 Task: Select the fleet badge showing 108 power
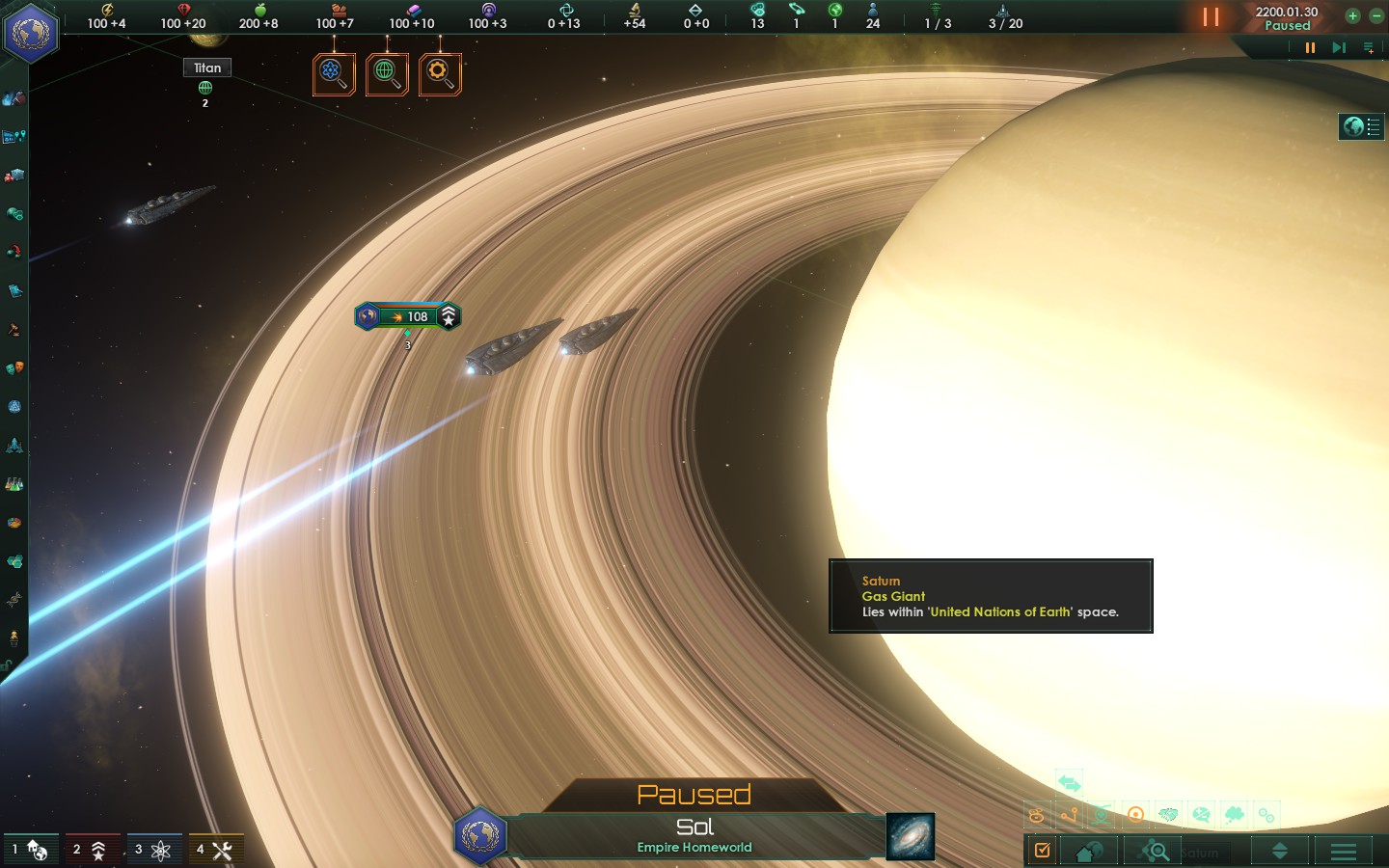(408, 316)
